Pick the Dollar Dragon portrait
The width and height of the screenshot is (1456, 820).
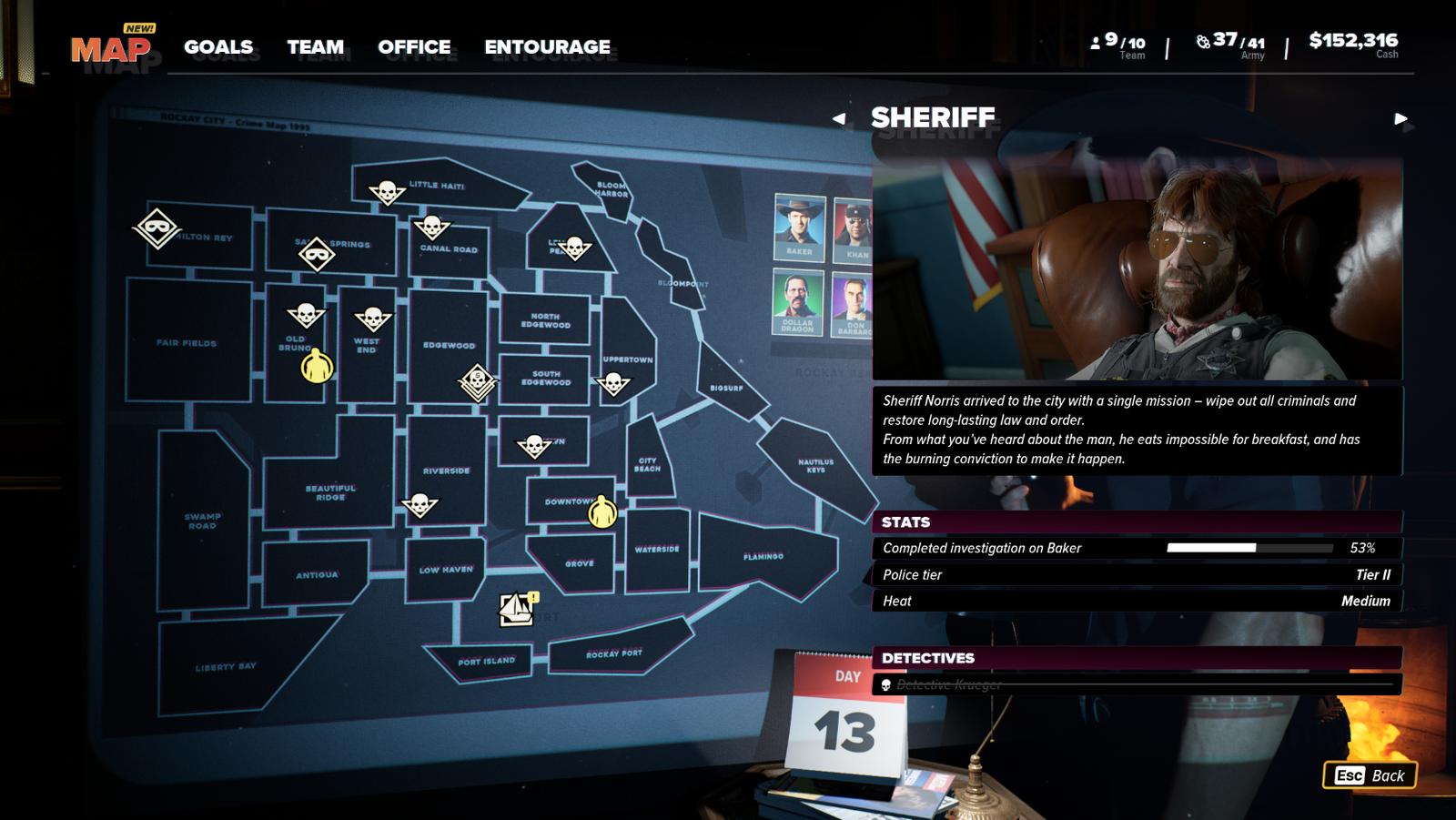click(x=797, y=301)
